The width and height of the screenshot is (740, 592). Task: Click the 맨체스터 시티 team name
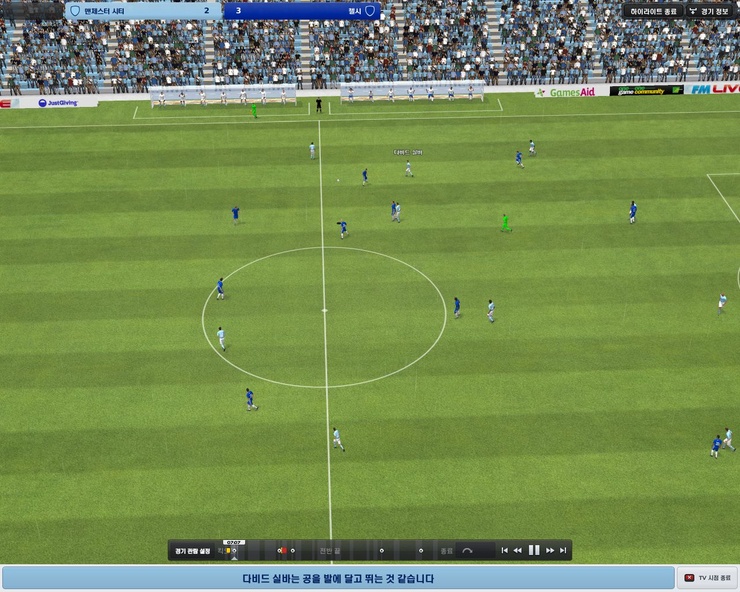pos(107,11)
